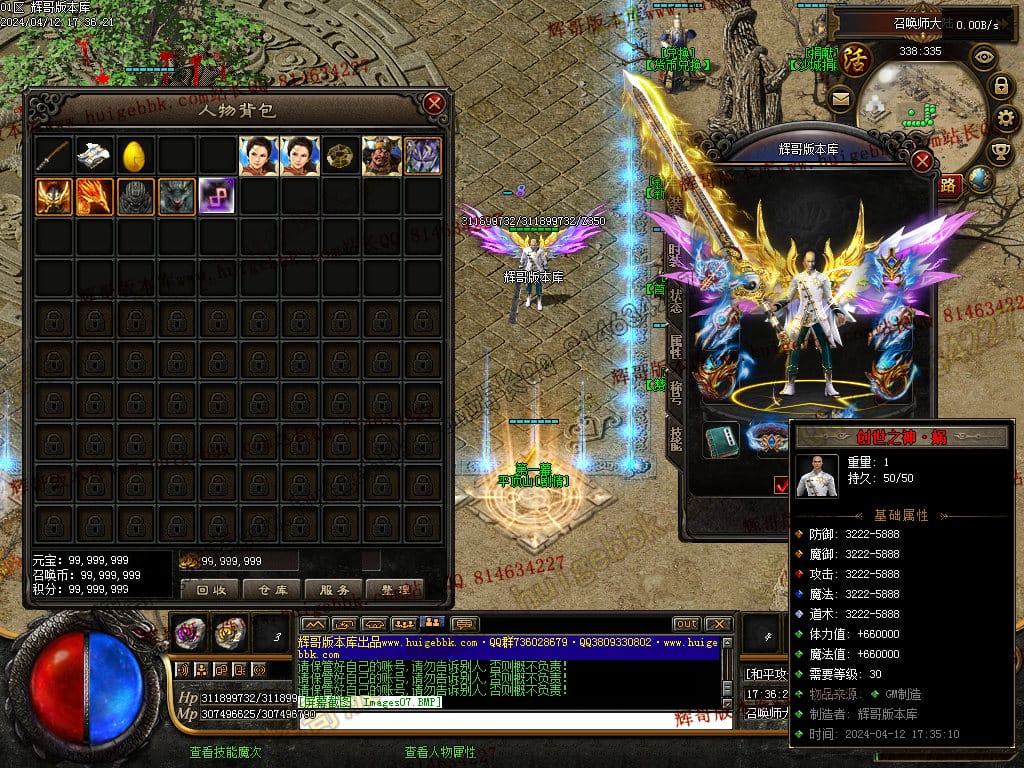1024x768 pixels.
Task: Toggle the eye visibility icon near minimap
Action: click(984, 57)
